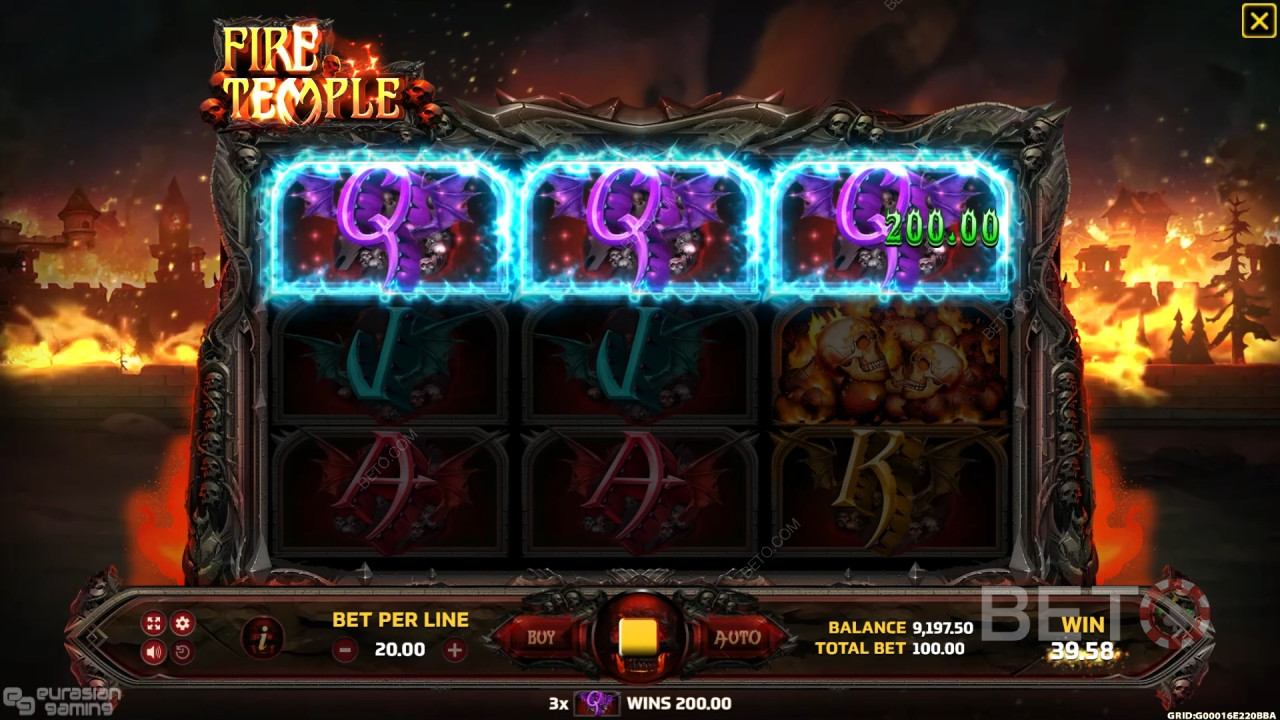1280x720 pixels.
Task: Increase the bet per line
Action: [x=455, y=650]
